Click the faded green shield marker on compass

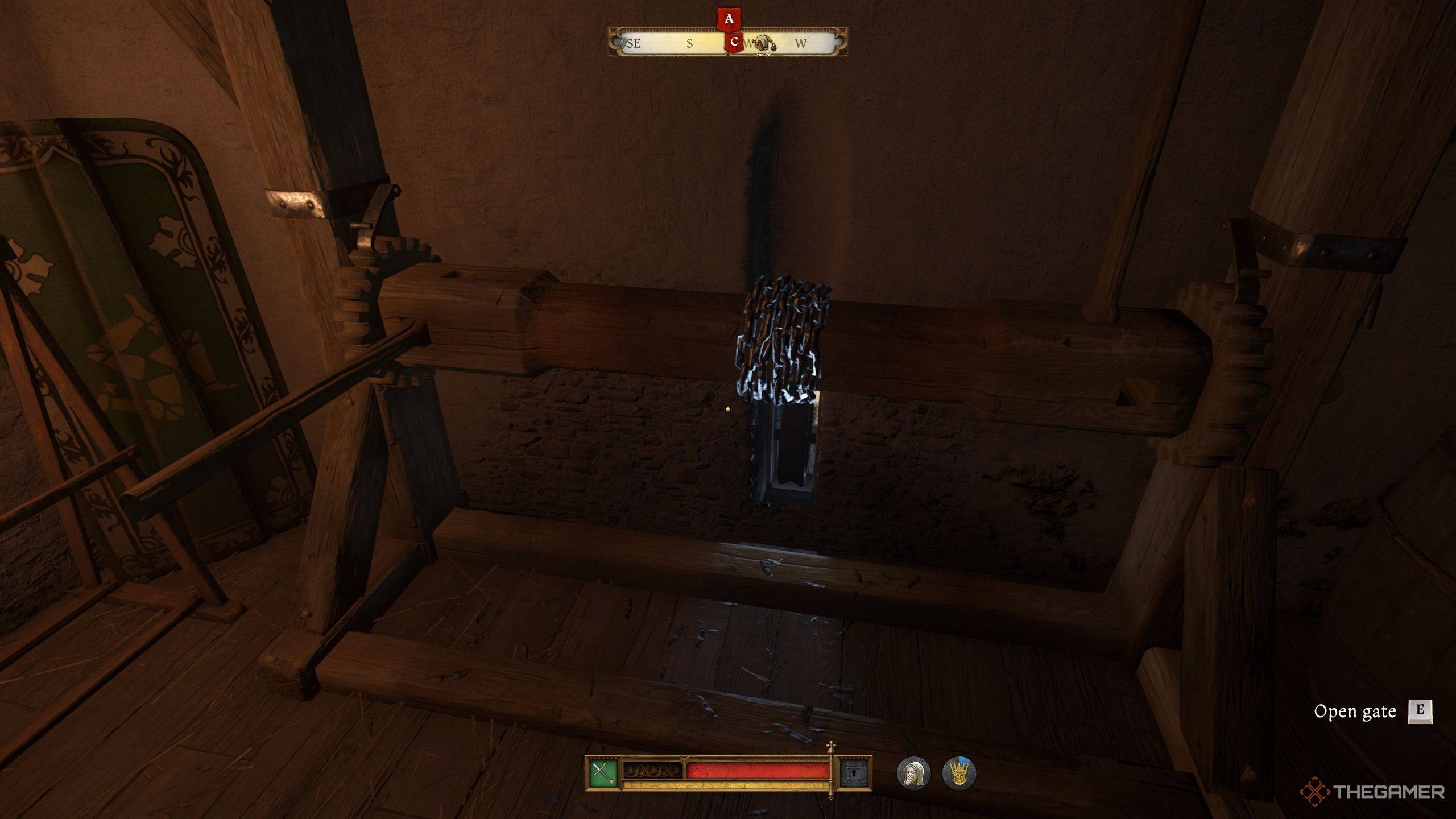pos(622,43)
